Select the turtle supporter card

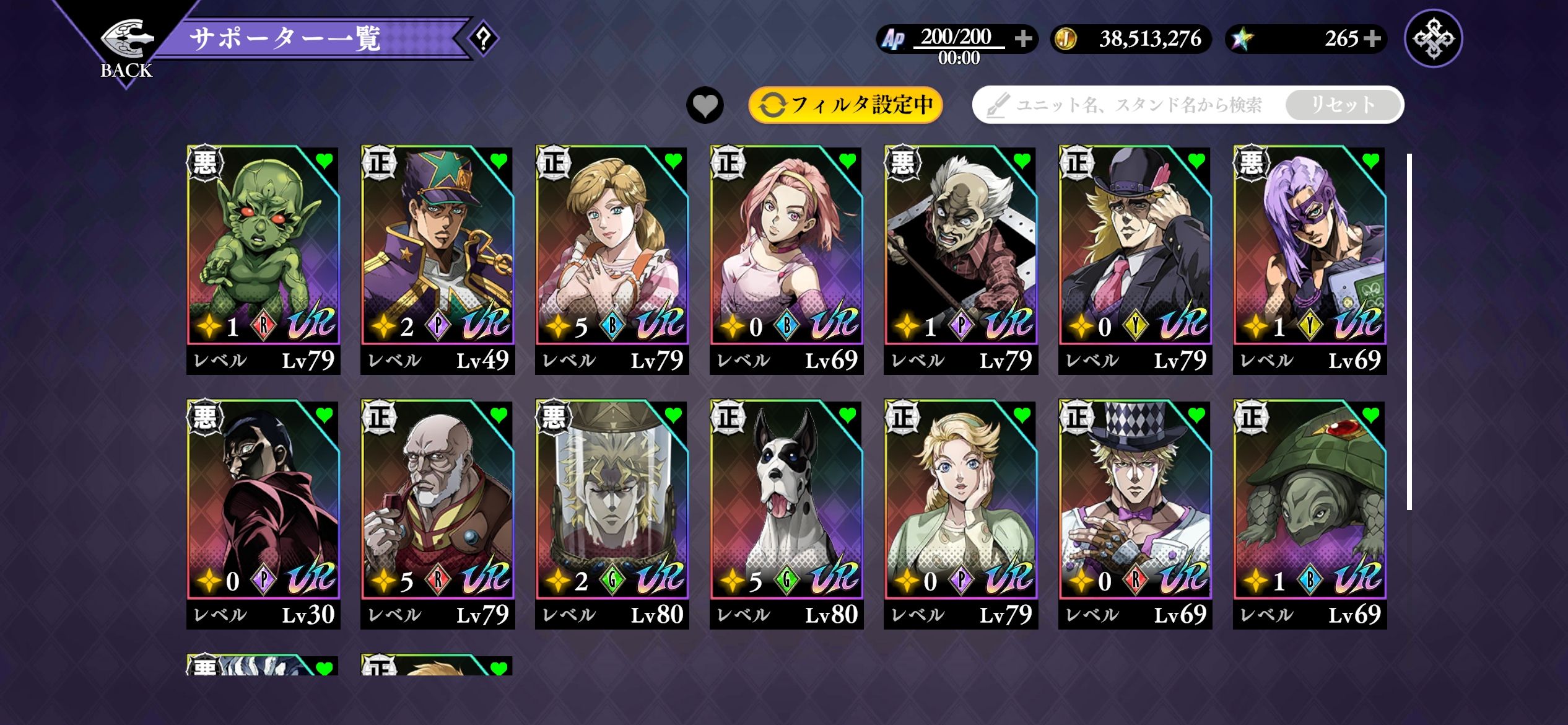coord(1310,514)
